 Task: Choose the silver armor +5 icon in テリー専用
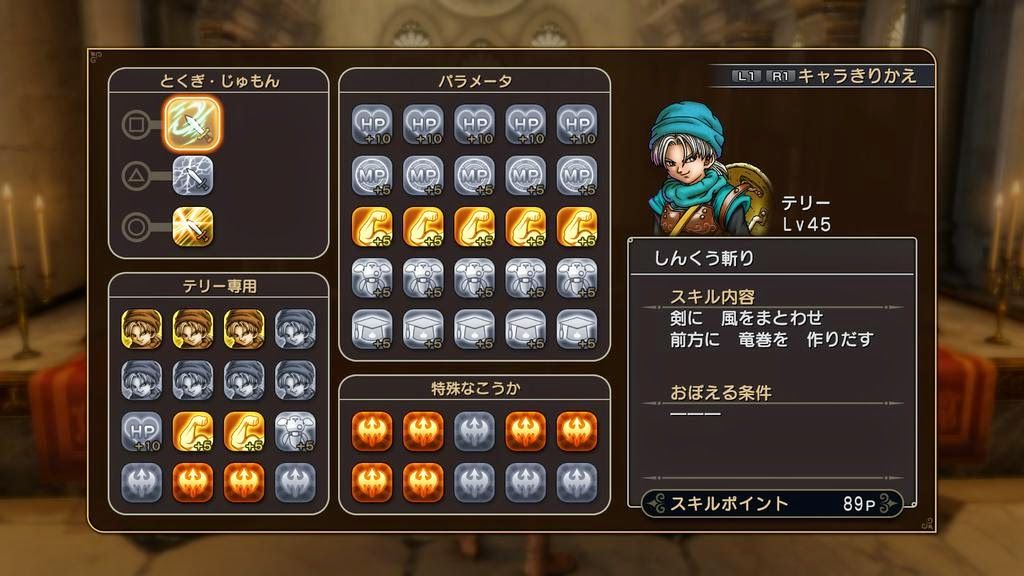295,430
